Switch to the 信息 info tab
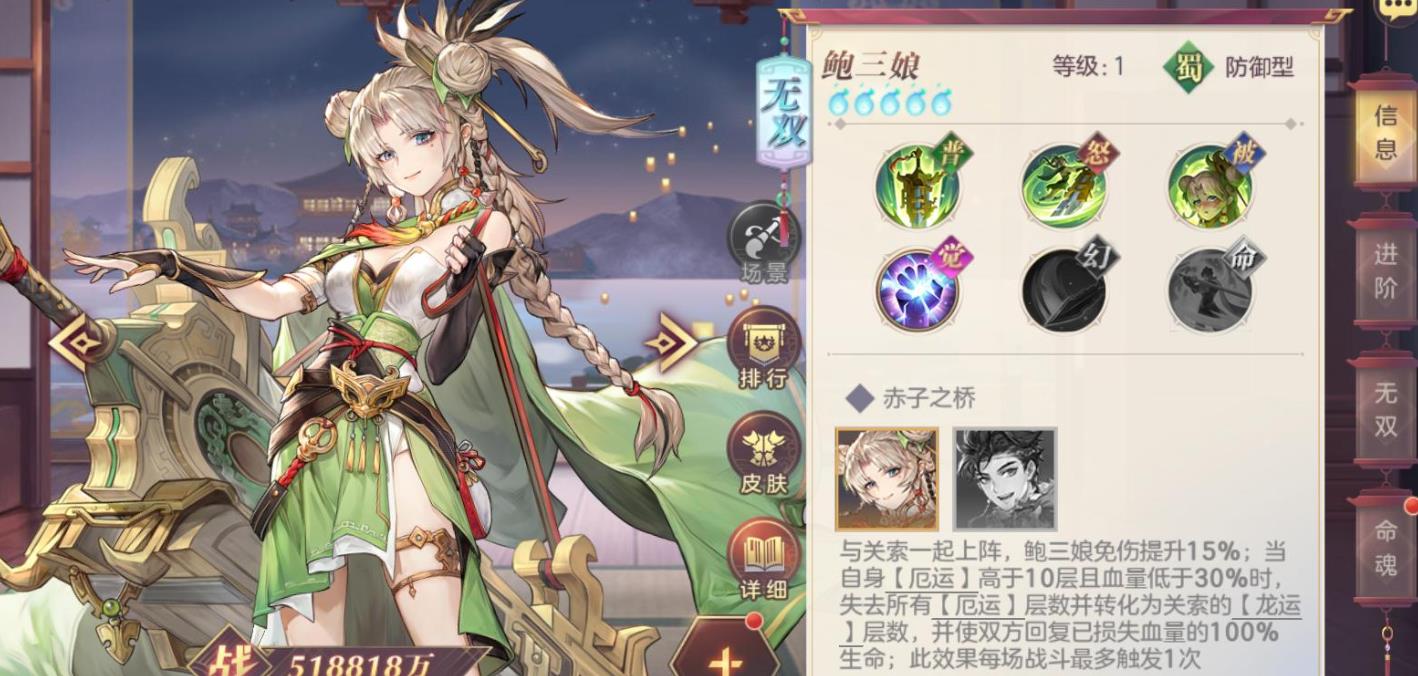1418x676 pixels. pos(1385,132)
